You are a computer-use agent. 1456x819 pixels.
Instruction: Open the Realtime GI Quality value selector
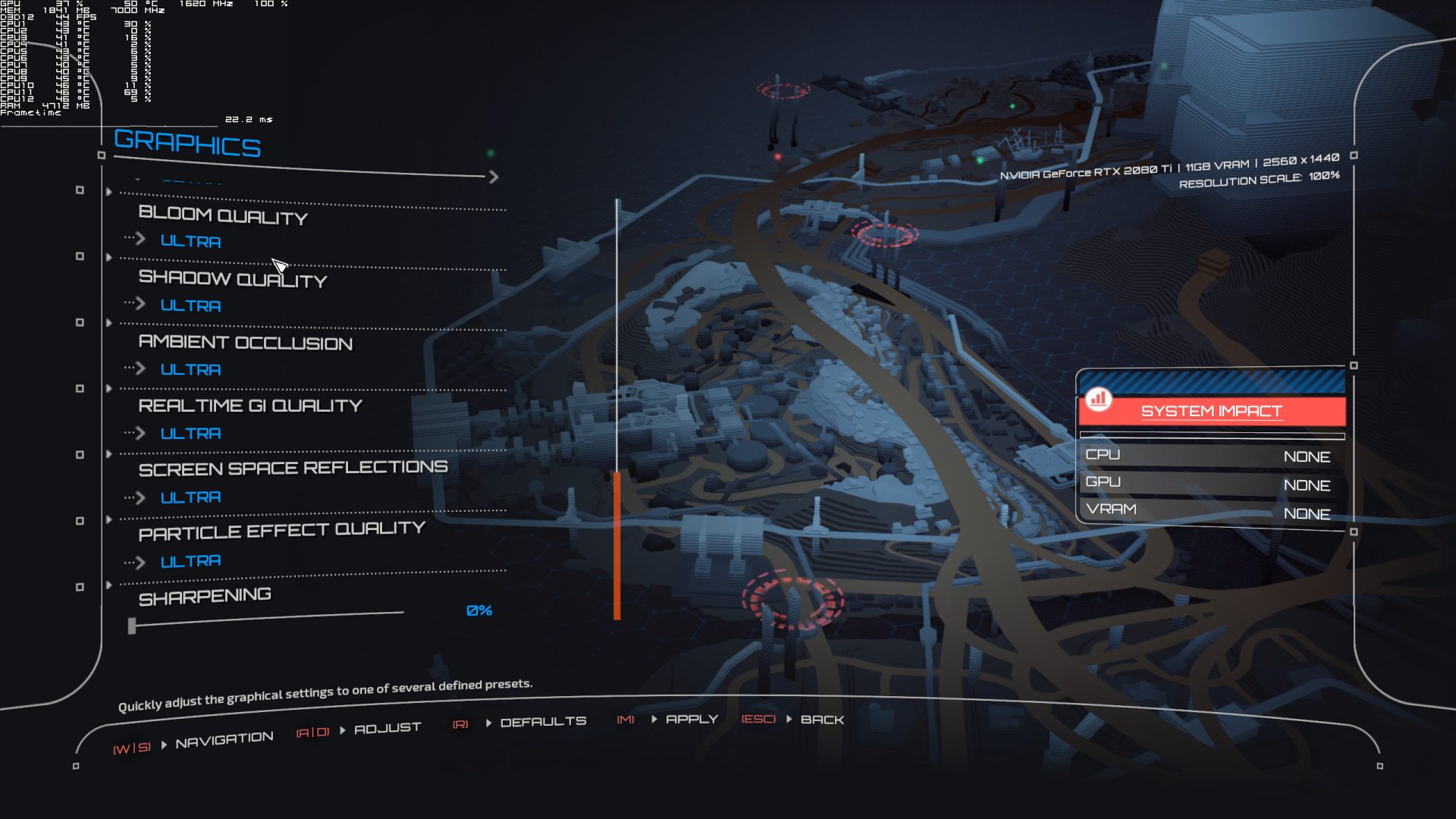coord(190,433)
